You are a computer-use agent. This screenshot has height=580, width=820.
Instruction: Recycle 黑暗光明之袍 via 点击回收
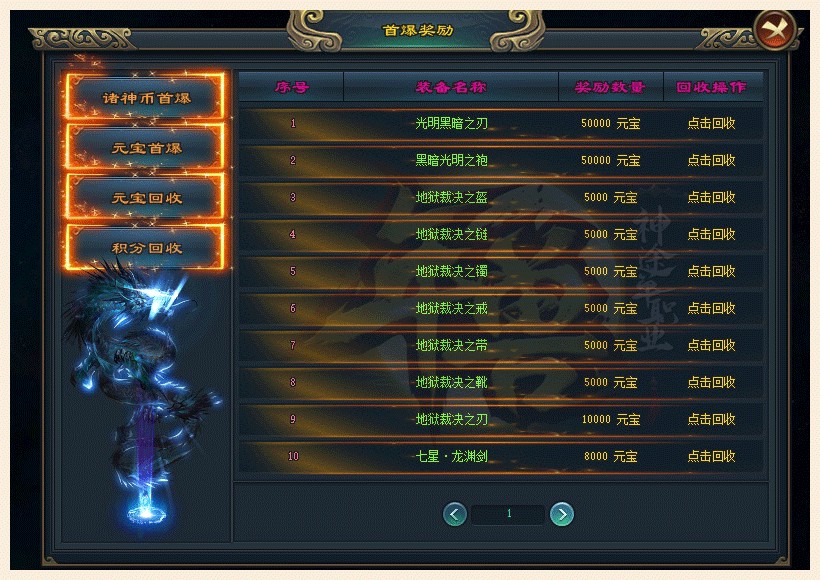click(x=711, y=160)
